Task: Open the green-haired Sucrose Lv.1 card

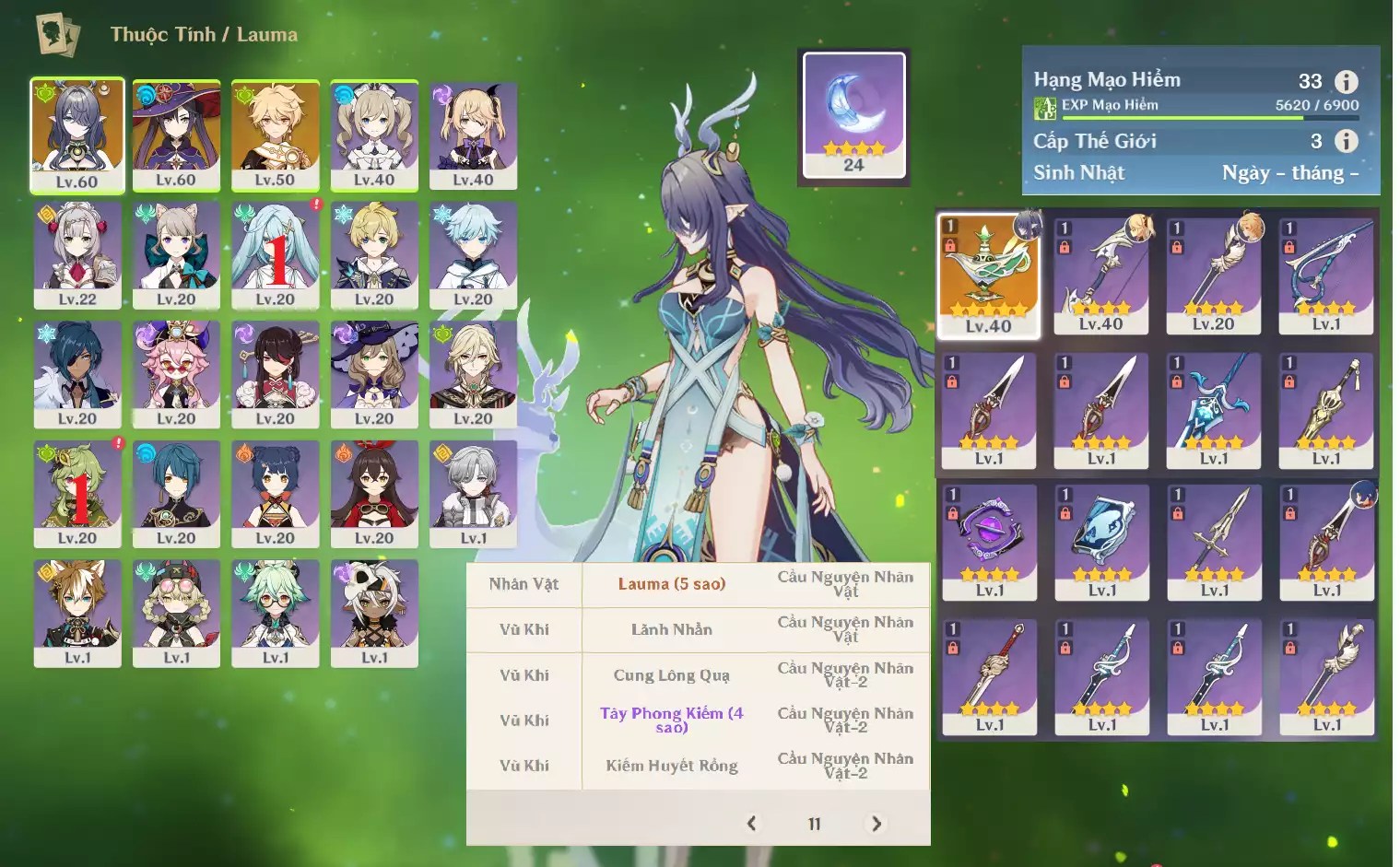Action: (275, 612)
